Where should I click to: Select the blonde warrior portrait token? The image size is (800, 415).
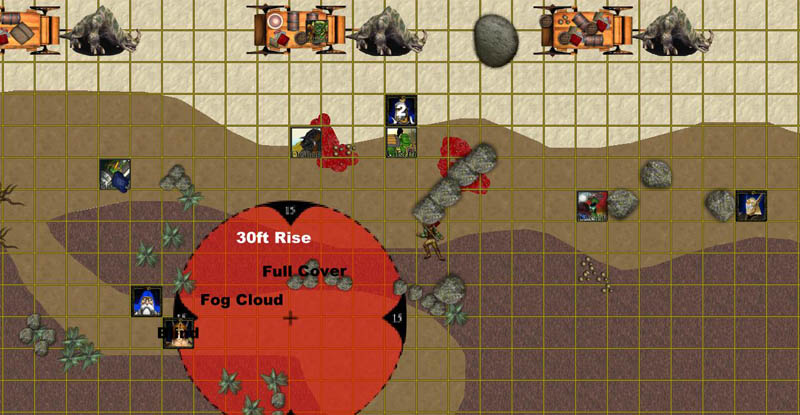[750, 205]
